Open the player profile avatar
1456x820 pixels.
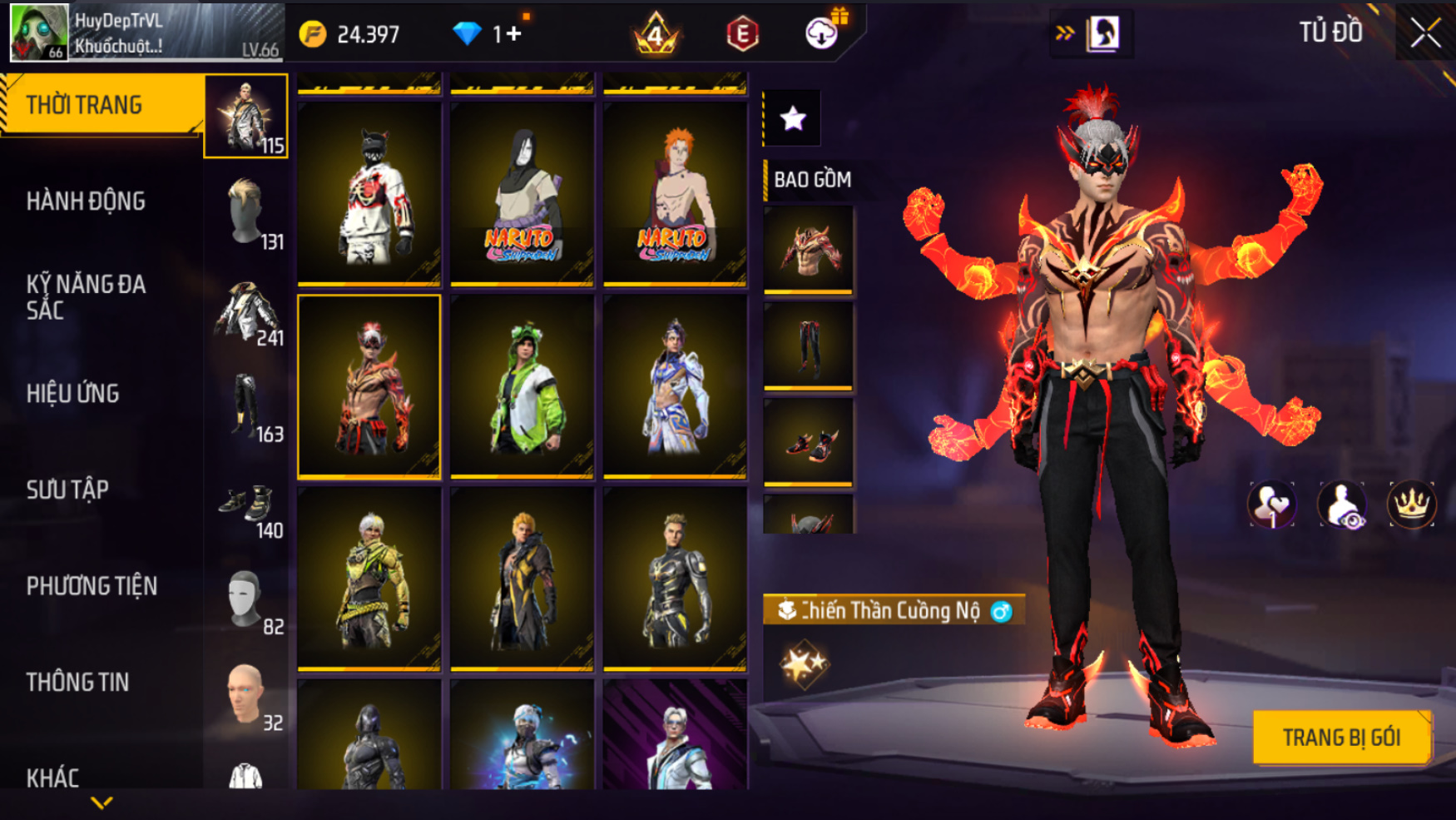(x=38, y=33)
